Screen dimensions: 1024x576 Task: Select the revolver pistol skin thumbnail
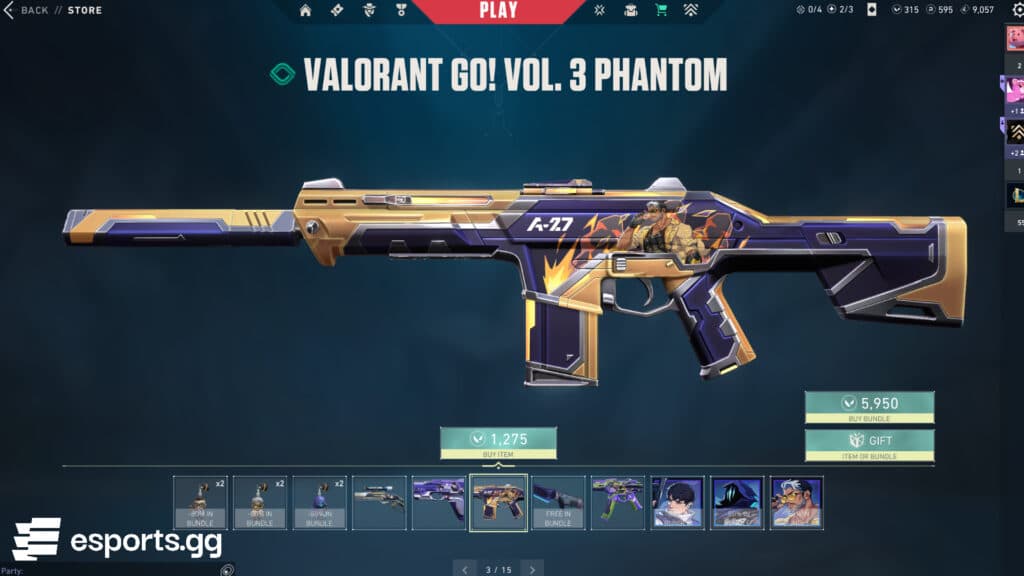click(380, 502)
